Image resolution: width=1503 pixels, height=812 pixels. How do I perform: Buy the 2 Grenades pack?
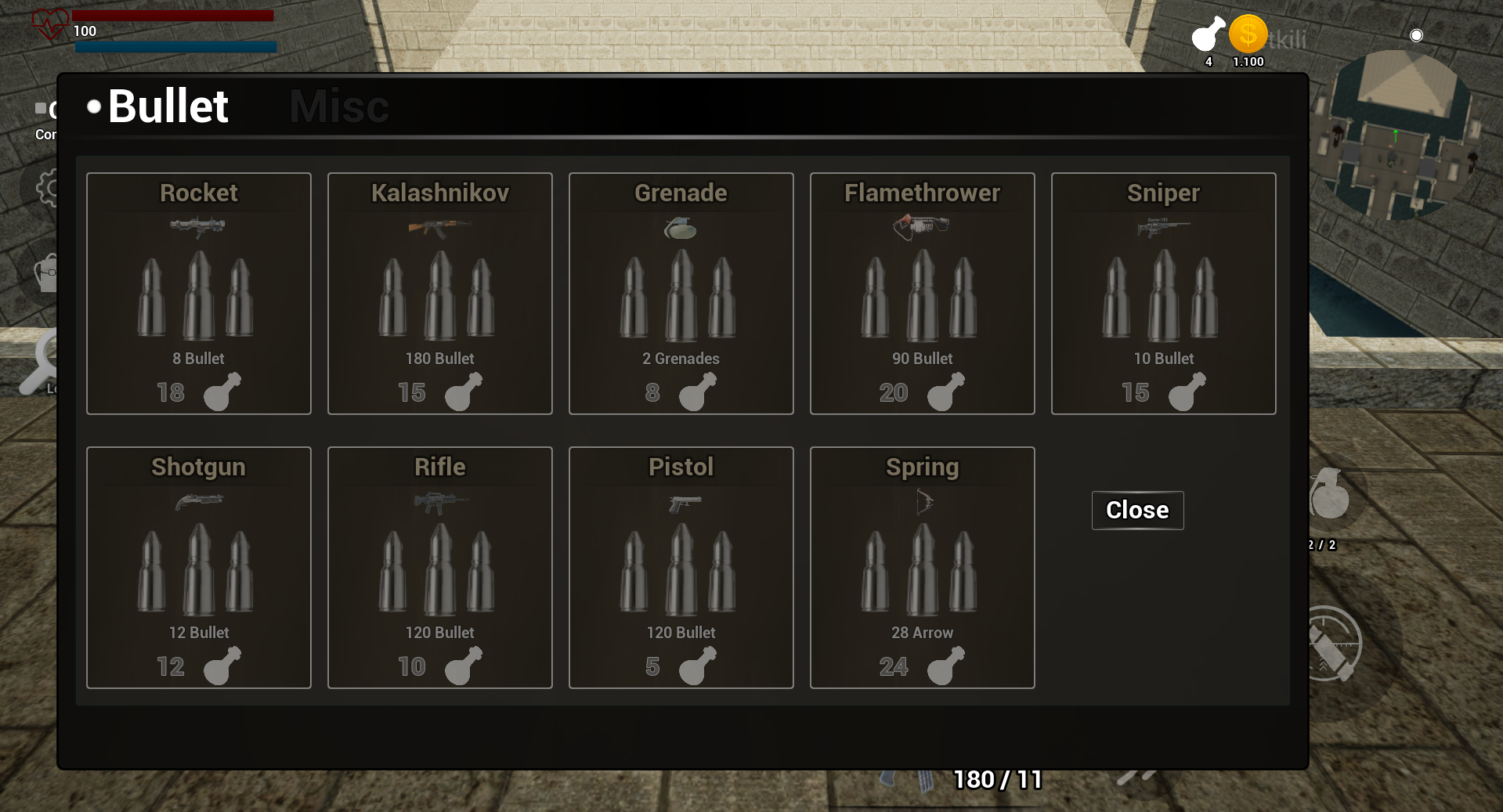pos(681,294)
